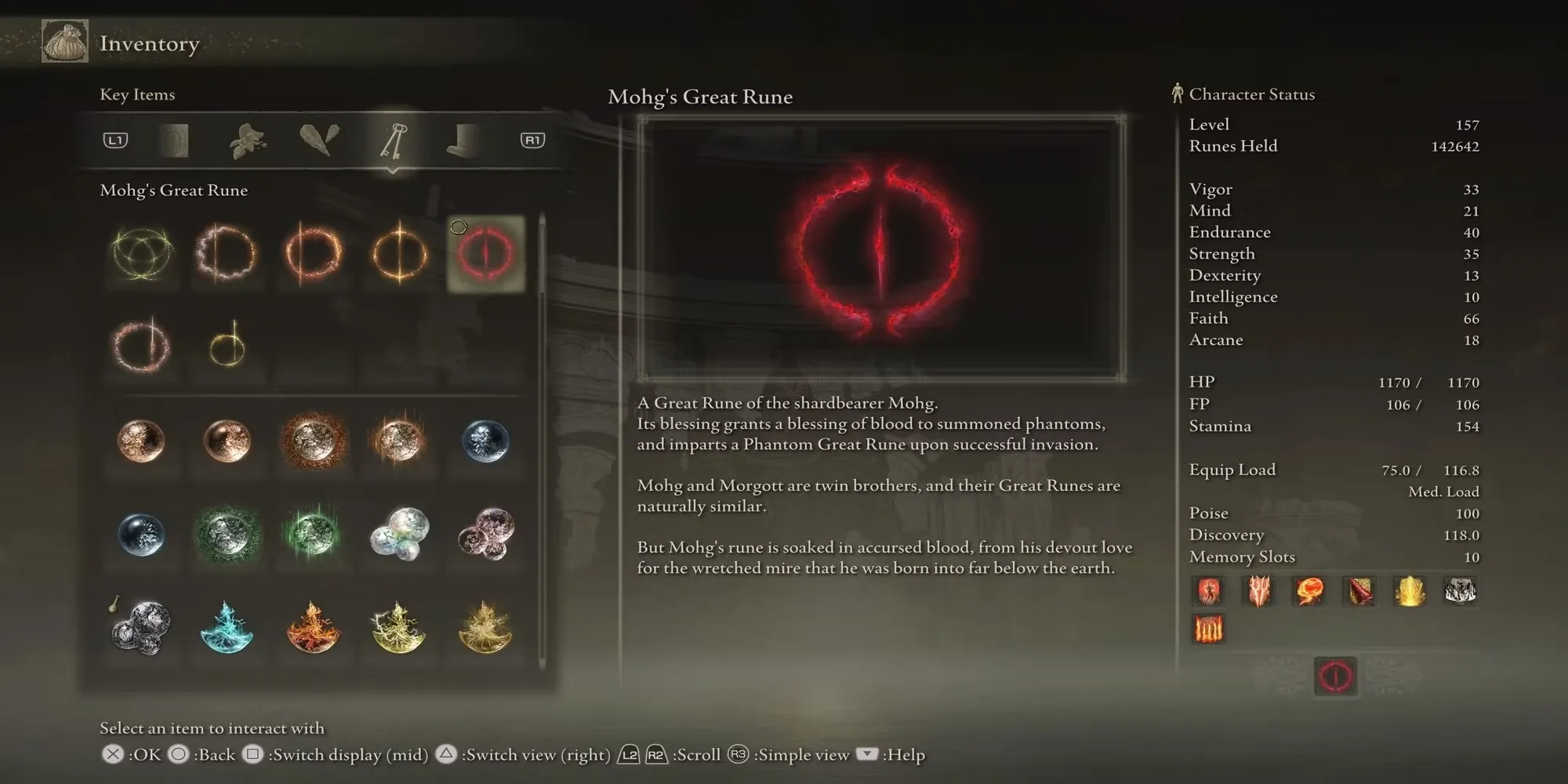Switch to the boot category tab

(x=463, y=141)
